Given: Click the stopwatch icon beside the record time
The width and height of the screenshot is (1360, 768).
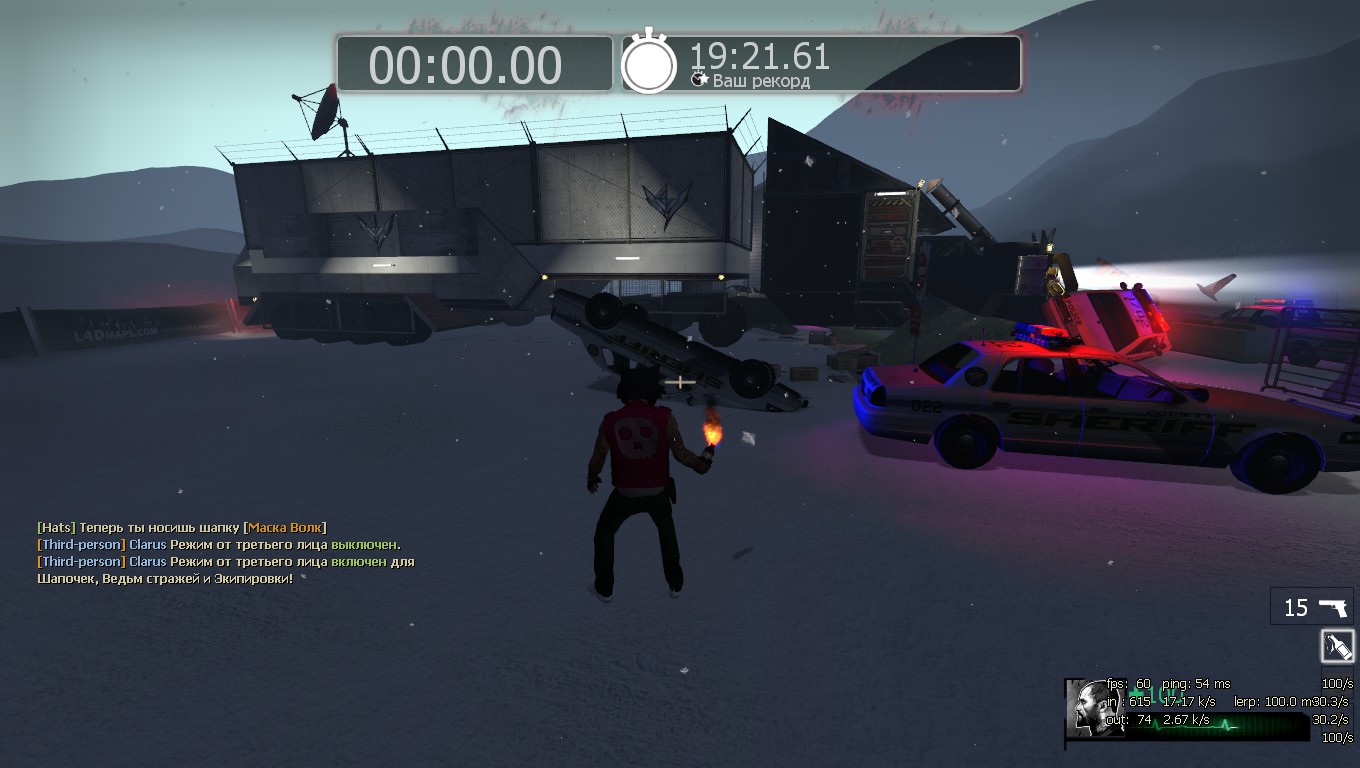Looking at the screenshot, I should 649,64.
